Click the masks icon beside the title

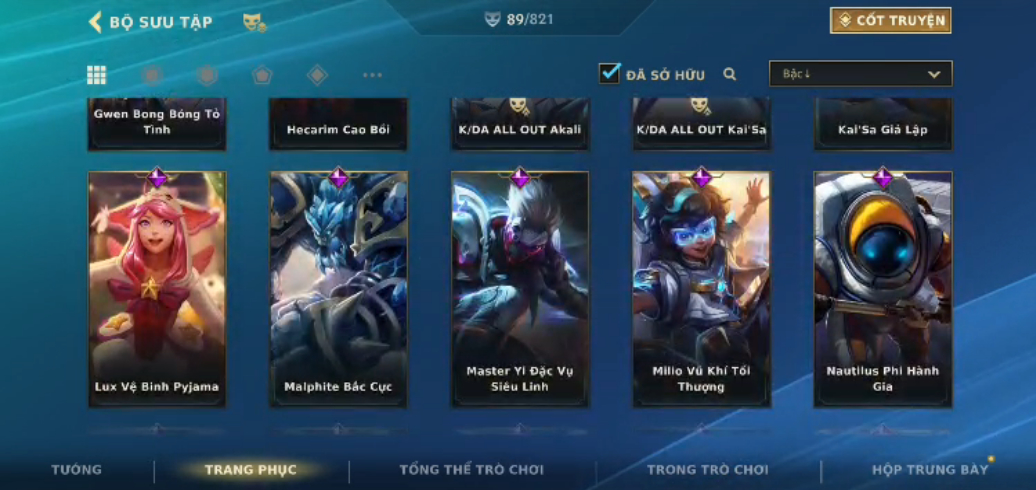click(254, 22)
